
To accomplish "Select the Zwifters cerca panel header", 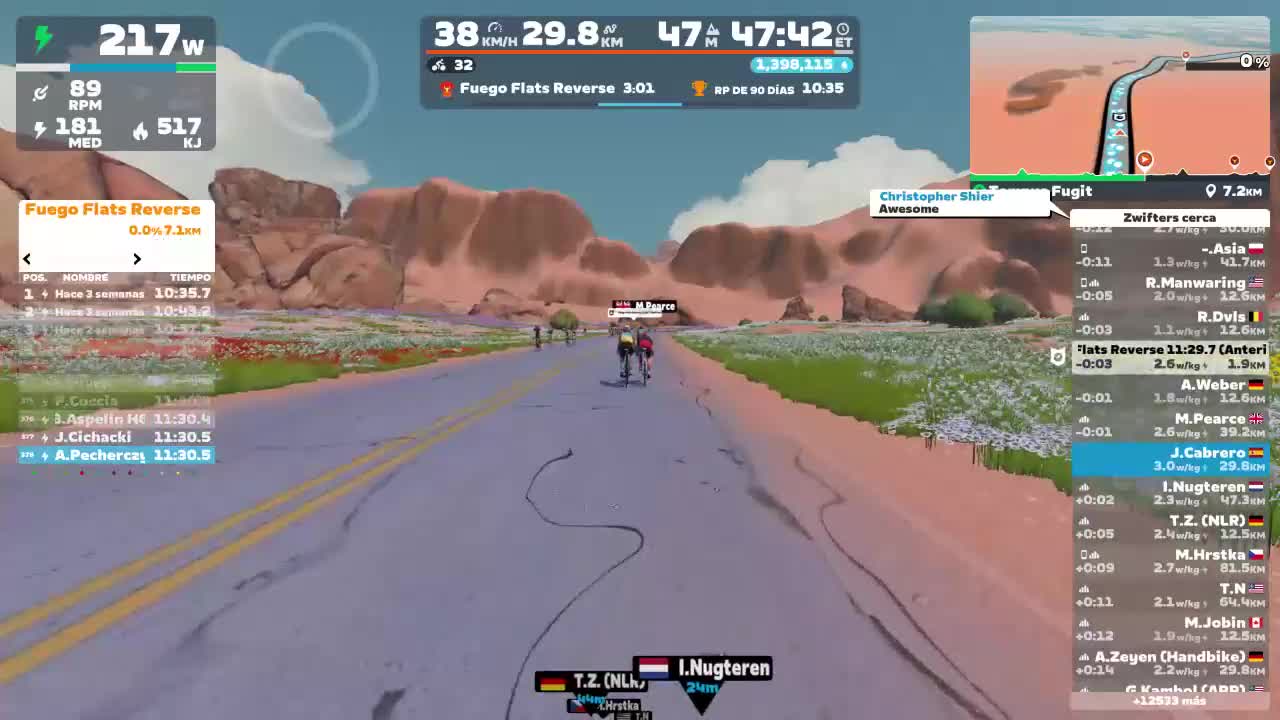I will click(1169, 217).
